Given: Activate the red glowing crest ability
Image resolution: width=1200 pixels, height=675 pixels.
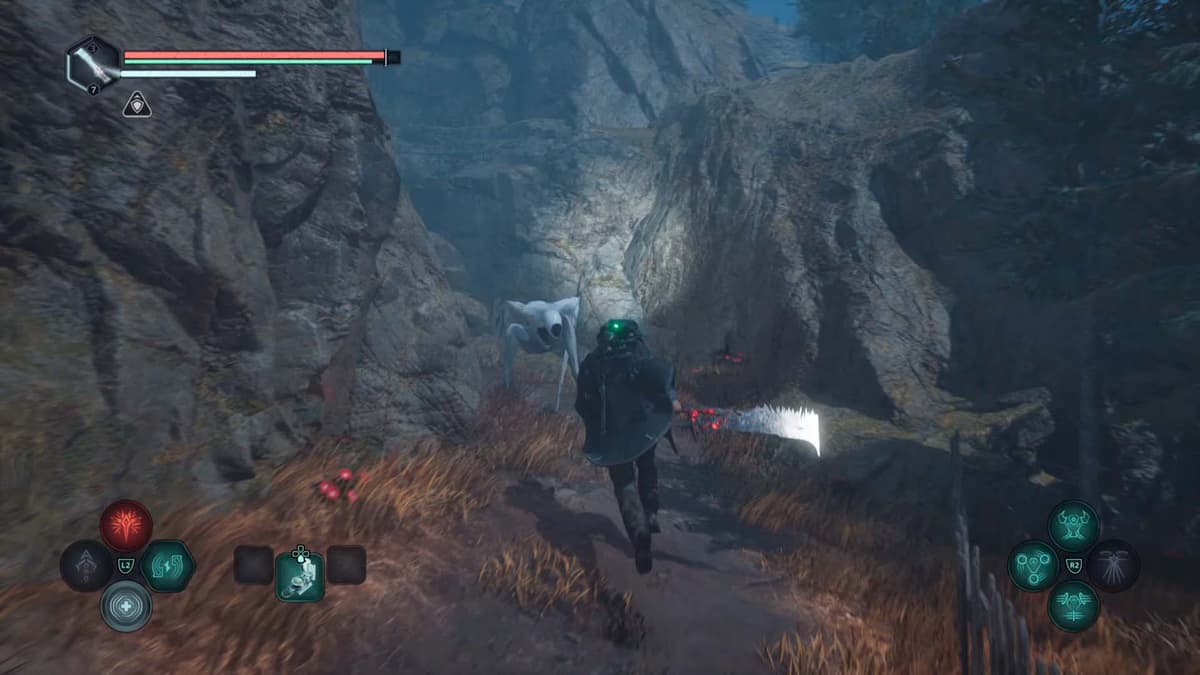Looking at the screenshot, I should pos(126,526).
